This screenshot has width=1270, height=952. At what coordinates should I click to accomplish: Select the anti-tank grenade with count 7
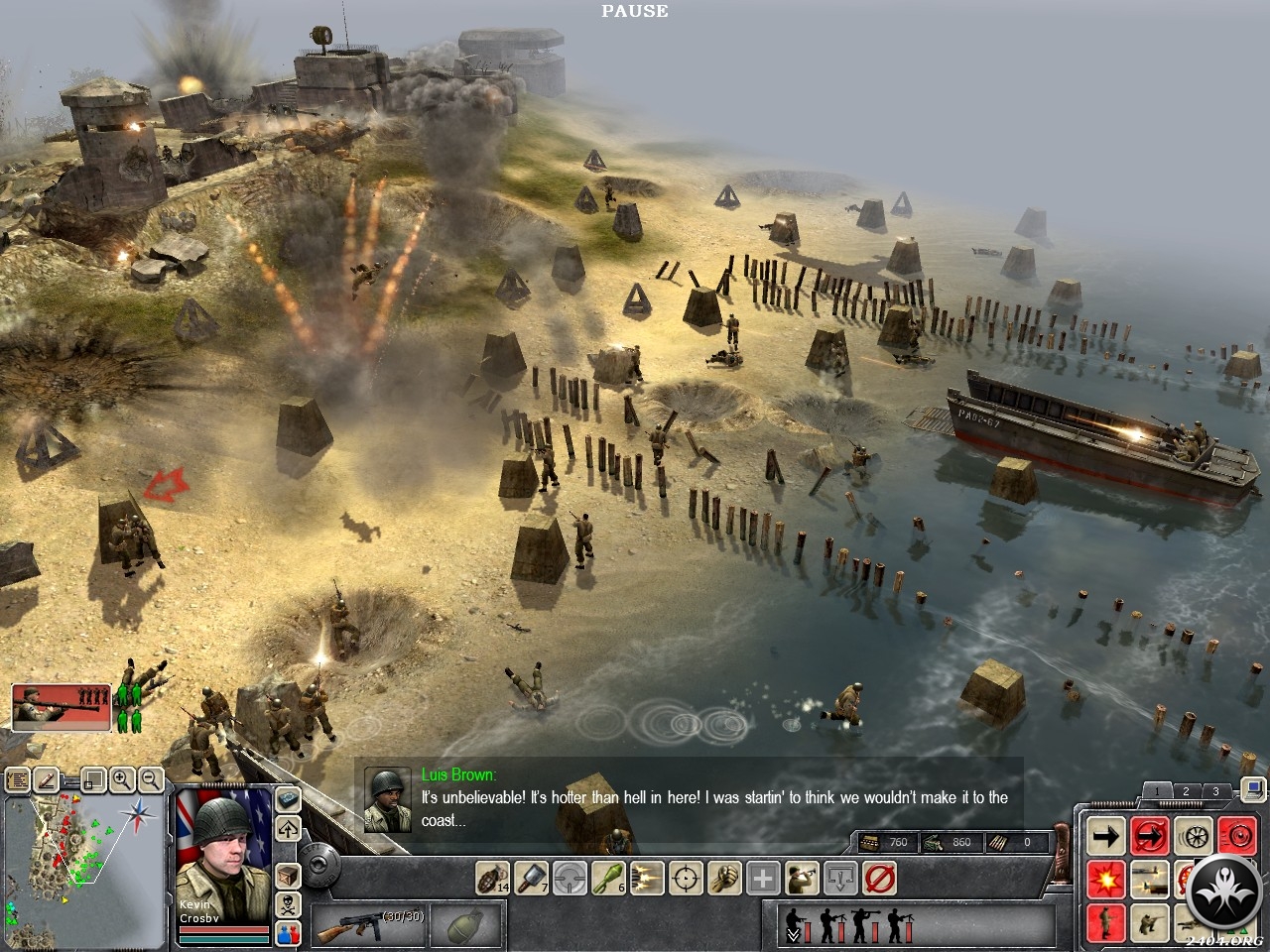pyautogui.click(x=531, y=878)
